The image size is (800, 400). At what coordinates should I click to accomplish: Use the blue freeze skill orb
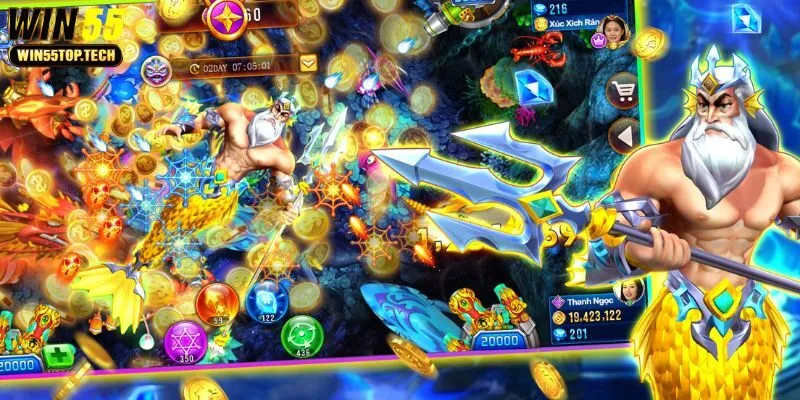coord(266,299)
